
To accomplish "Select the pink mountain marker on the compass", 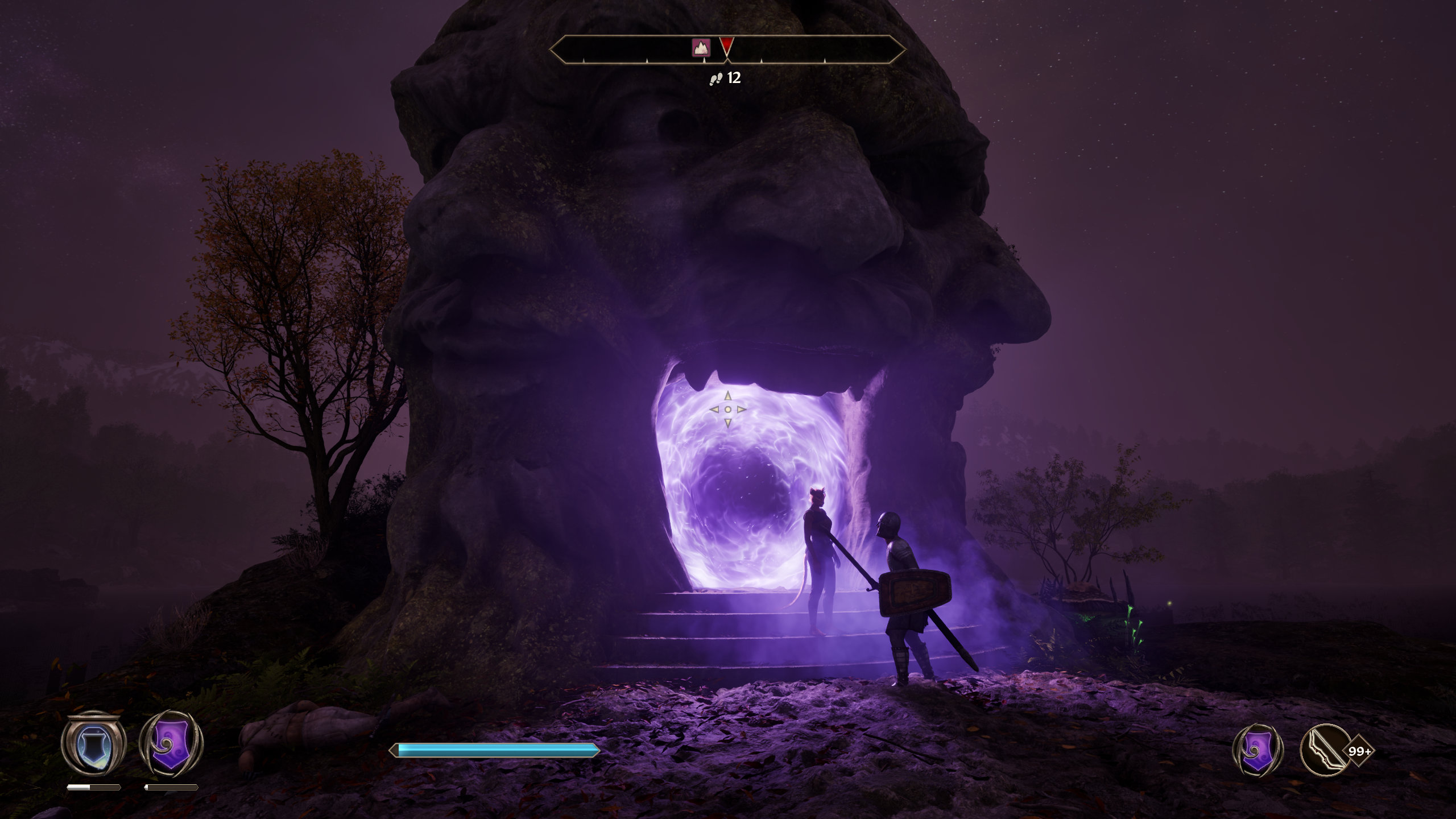I will (701, 48).
